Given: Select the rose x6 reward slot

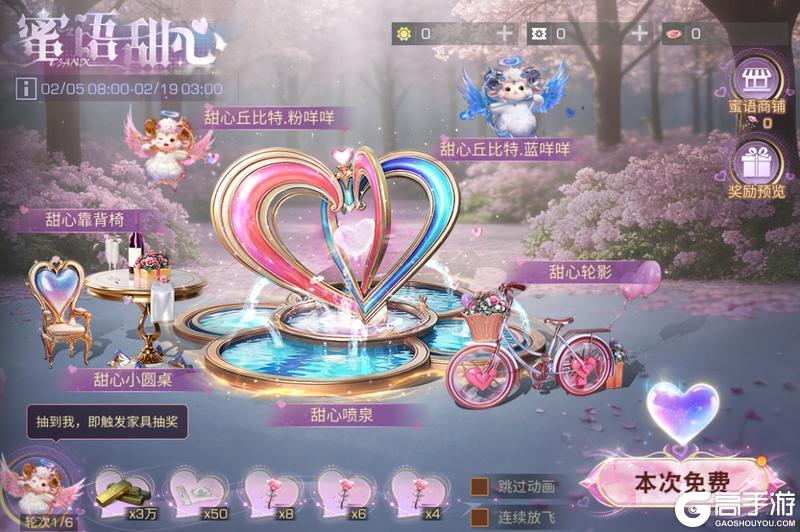Looking at the screenshot, I should click(x=342, y=489).
